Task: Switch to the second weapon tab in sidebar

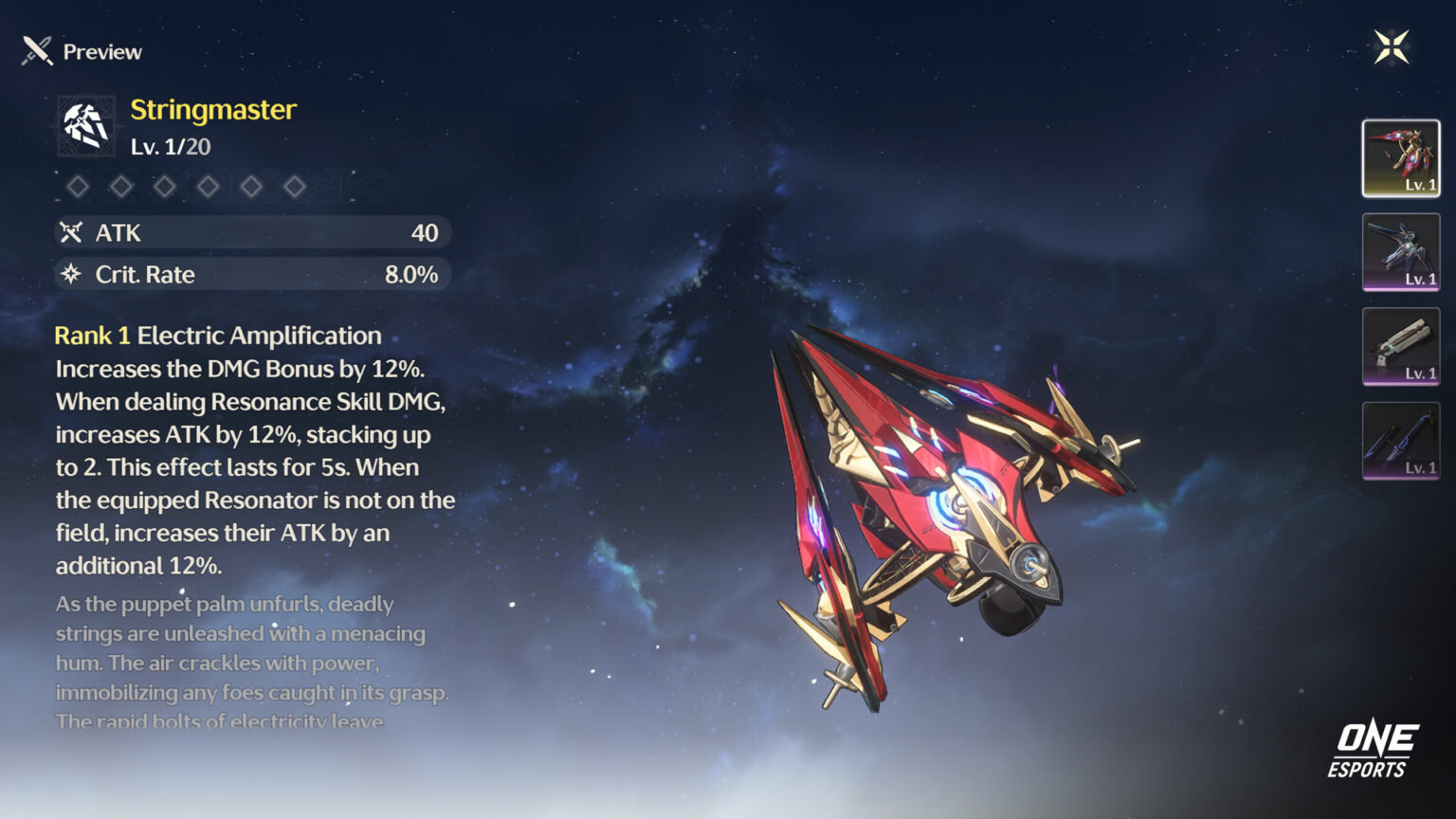Action: pyautogui.click(x=1400, y=252)
